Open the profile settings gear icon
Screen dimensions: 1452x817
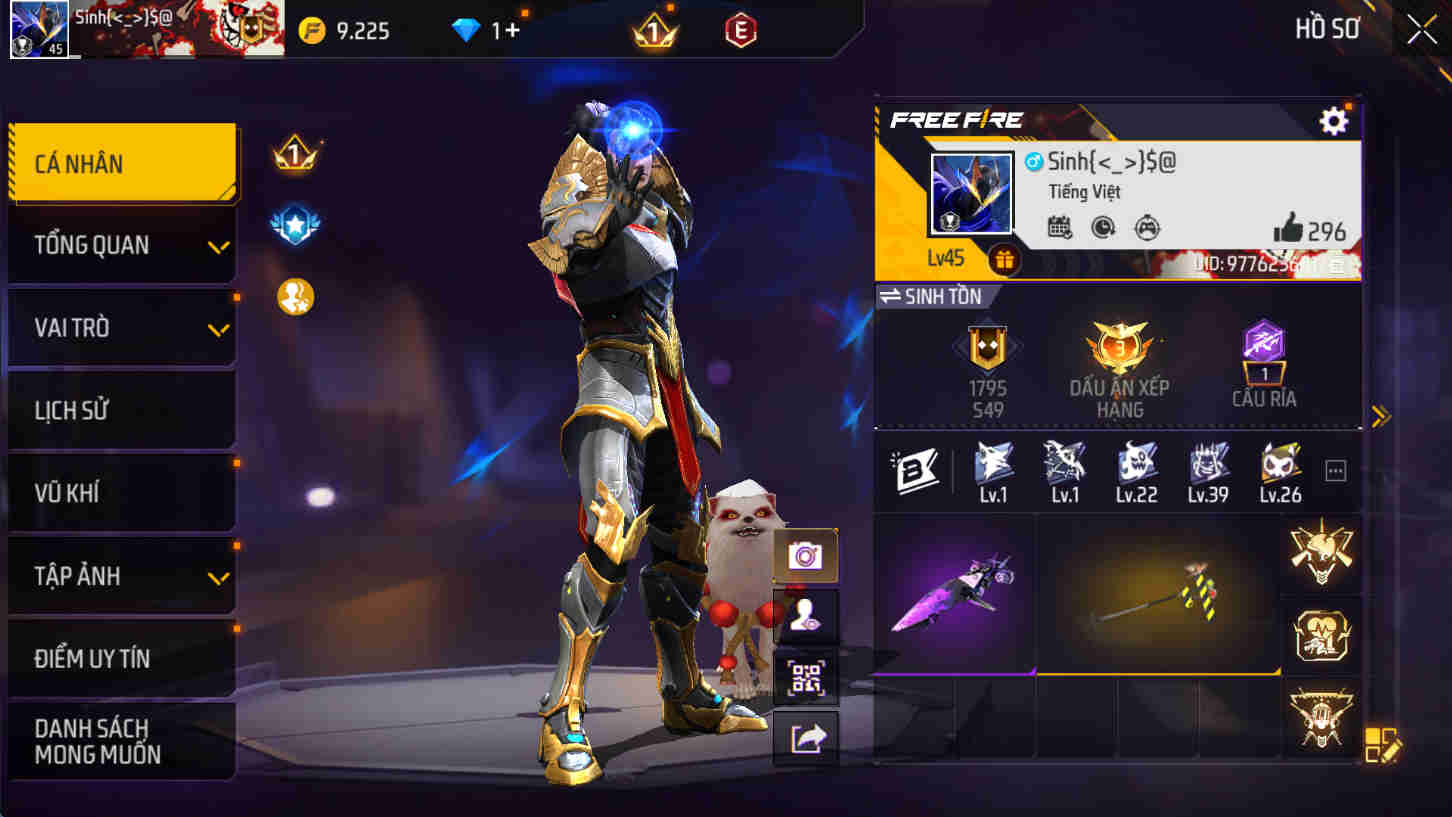click(1333, 121)
